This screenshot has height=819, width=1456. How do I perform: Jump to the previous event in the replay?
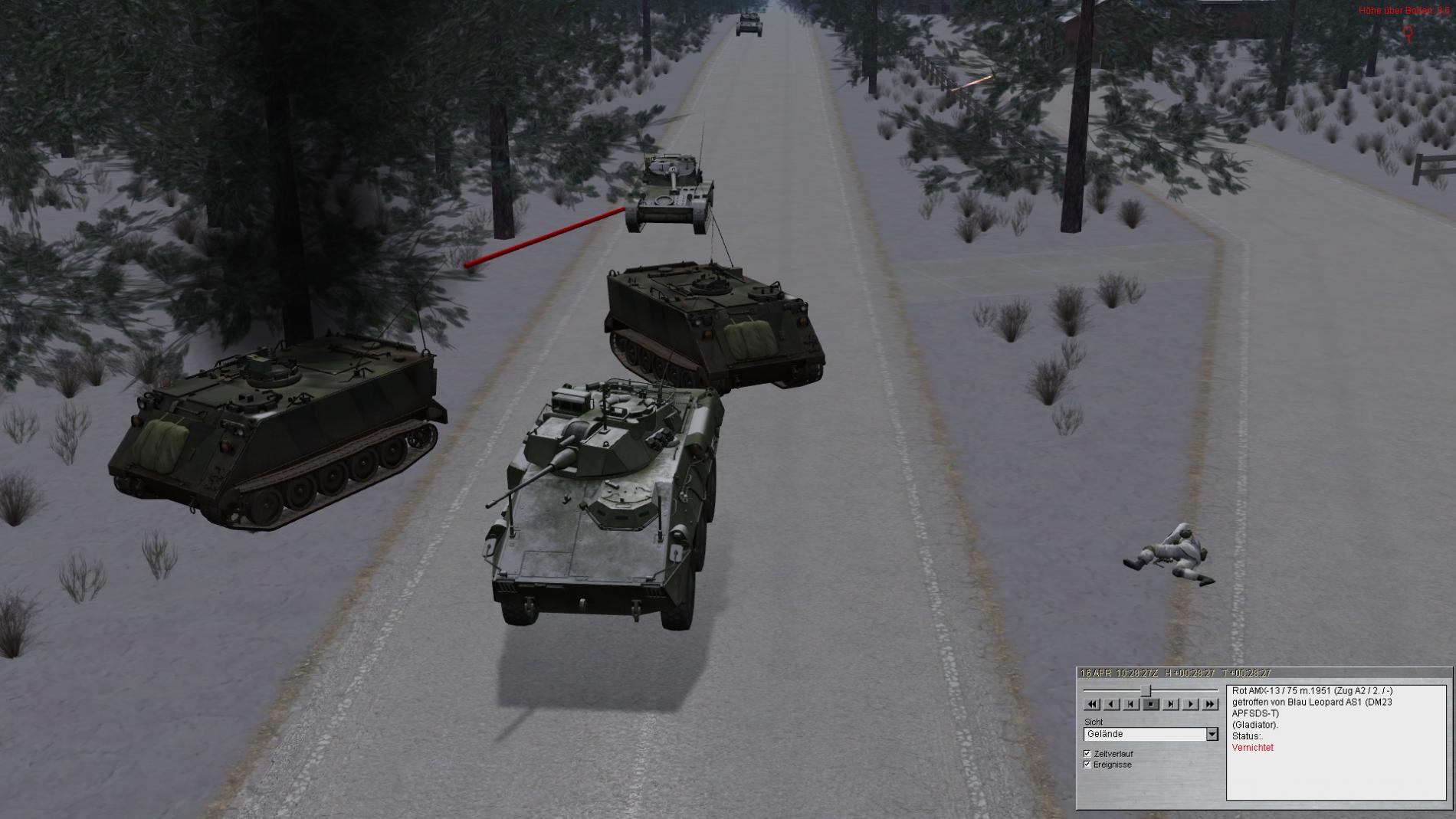coord(1131,704)
